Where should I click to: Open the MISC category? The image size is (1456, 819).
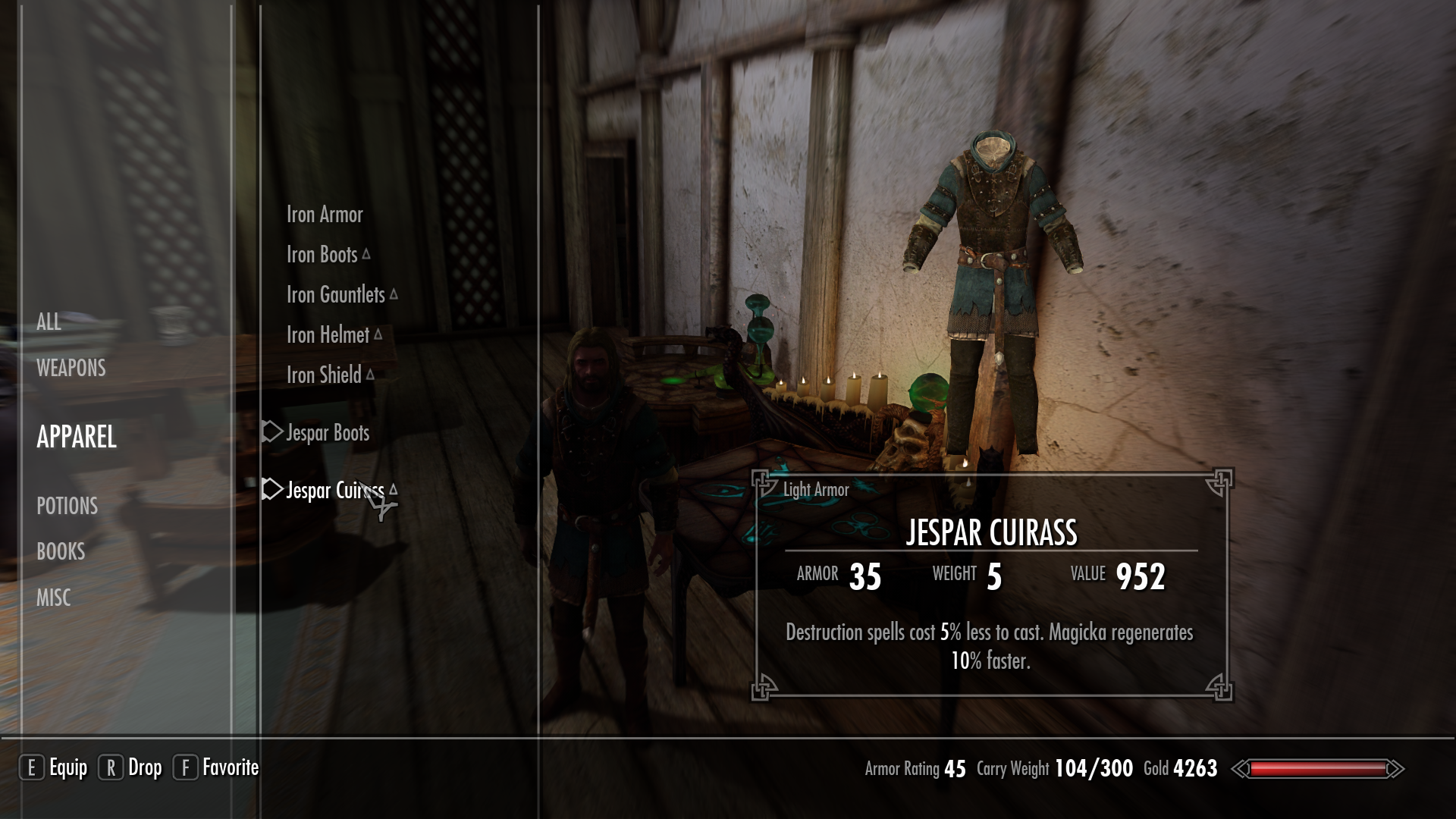(54, 598)
